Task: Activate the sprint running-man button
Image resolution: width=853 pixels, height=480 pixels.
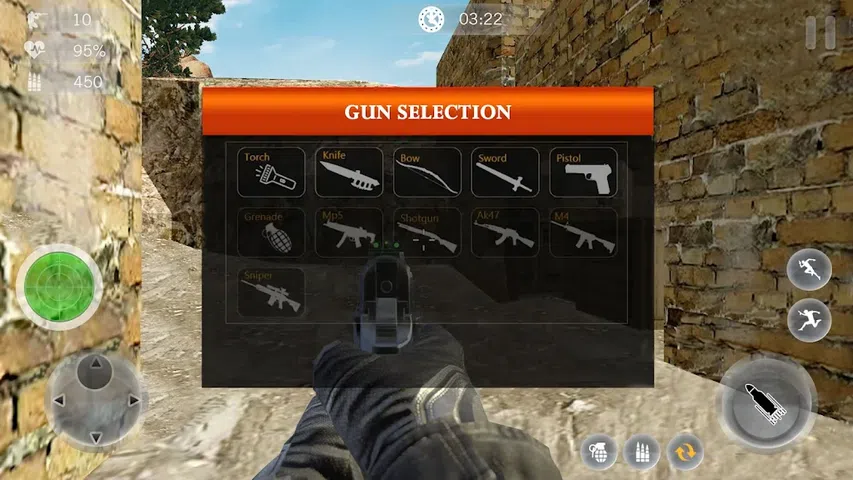Action: pos(809,271)
